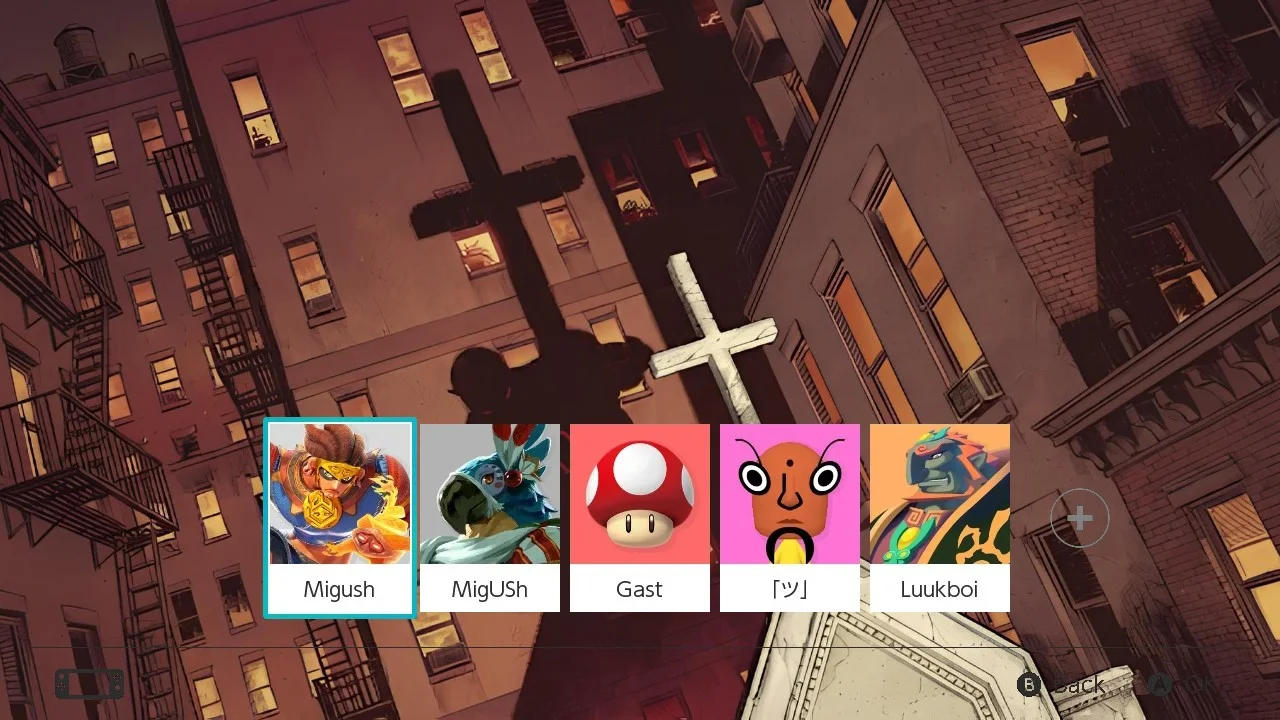1280x720 pixels.
Task: Click the plus icon to add a new user
Action: 1079,517
